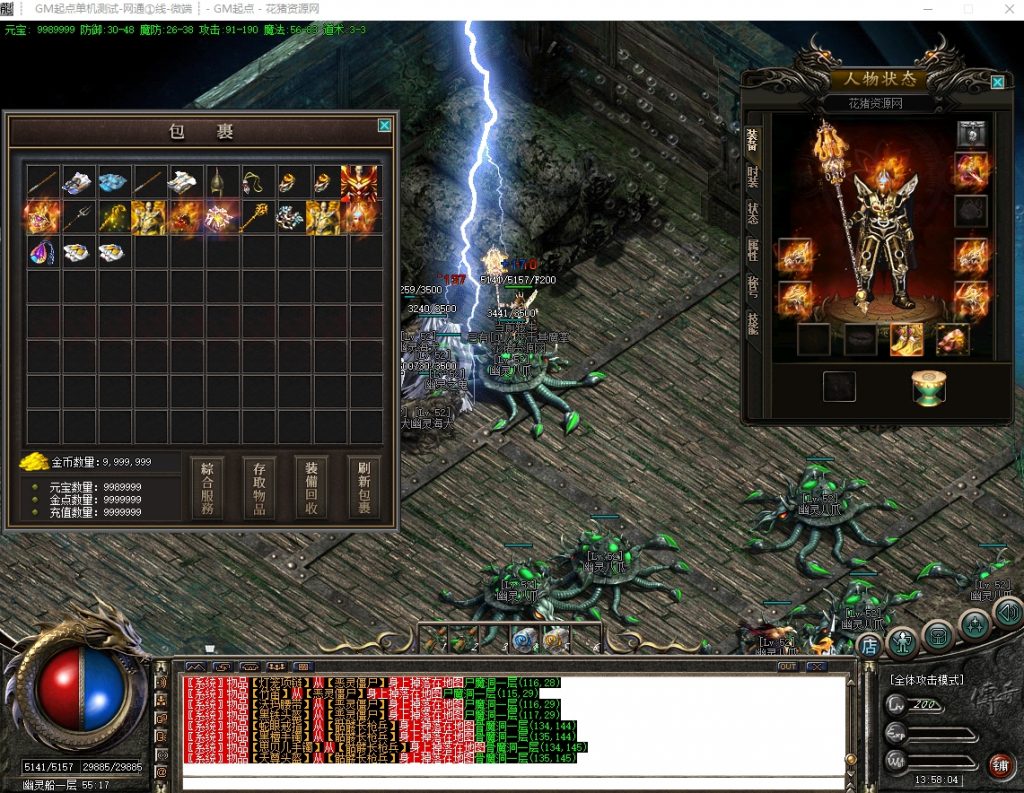The image size is (1024, 793).
Task: Select the purple gem pendant in the bag
Action: pyautogui.click(x=42, y=252)
